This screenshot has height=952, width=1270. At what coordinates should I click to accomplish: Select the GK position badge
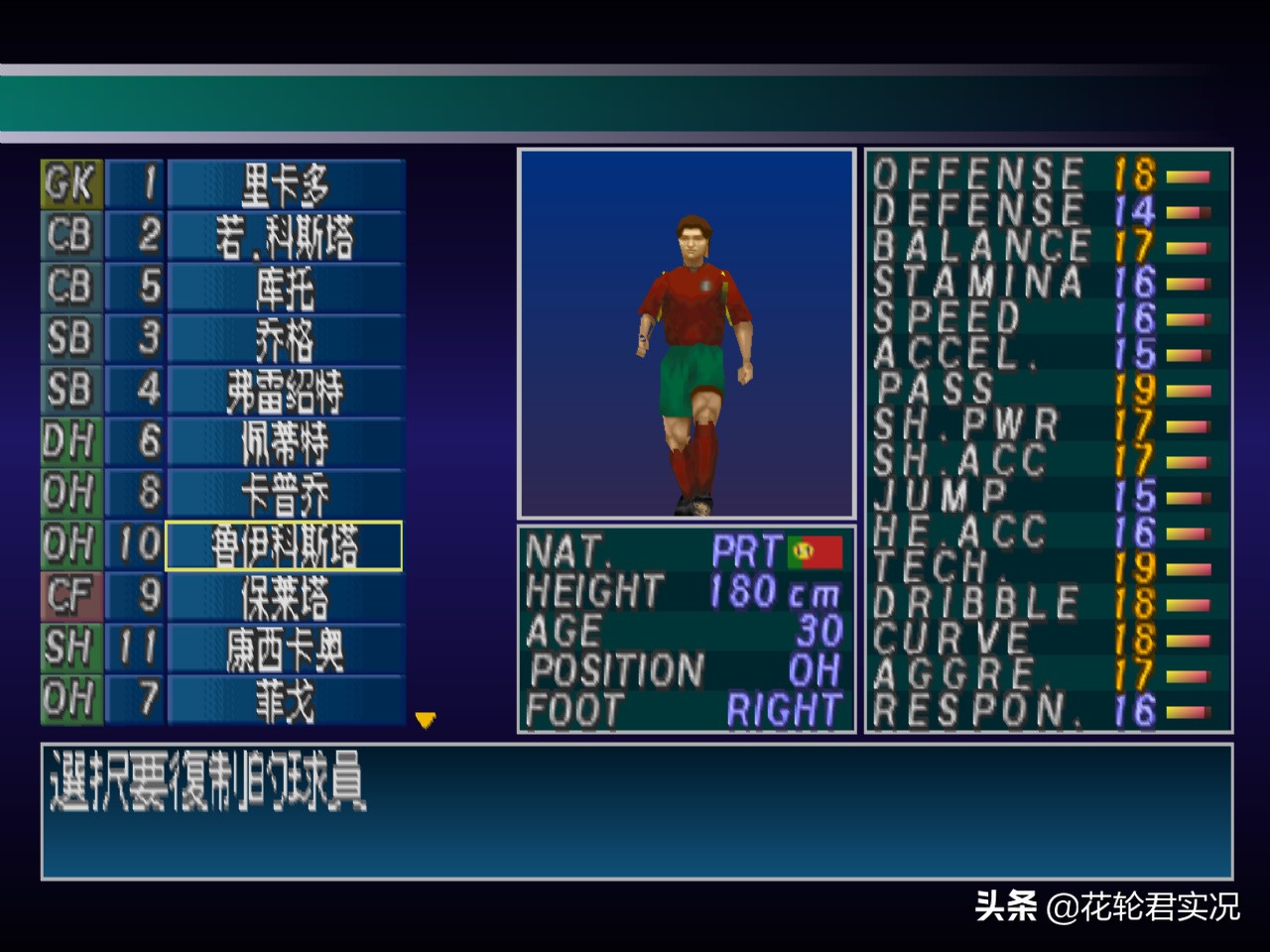pos(68,184)
